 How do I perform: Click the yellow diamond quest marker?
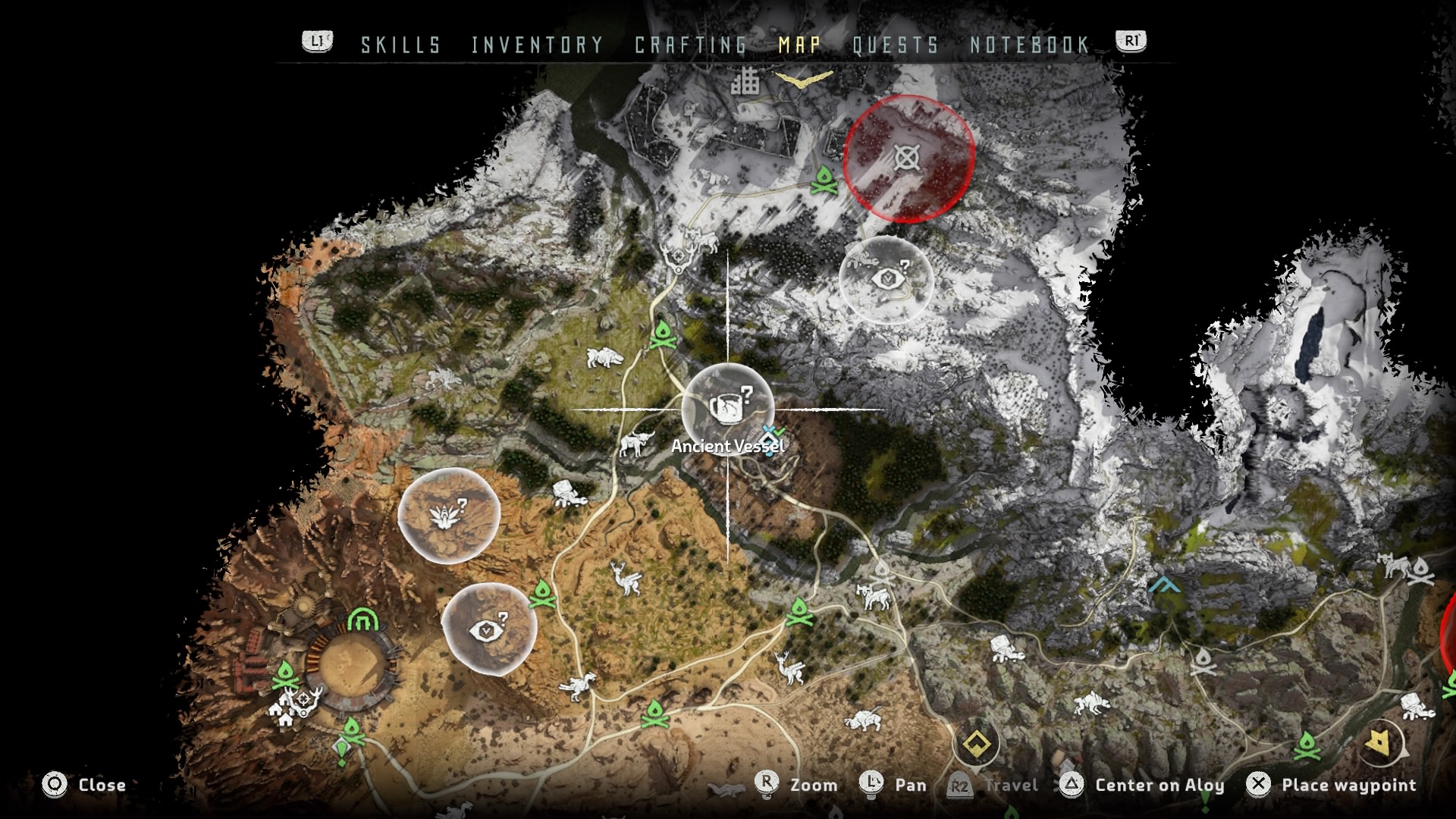pos(976,744)
